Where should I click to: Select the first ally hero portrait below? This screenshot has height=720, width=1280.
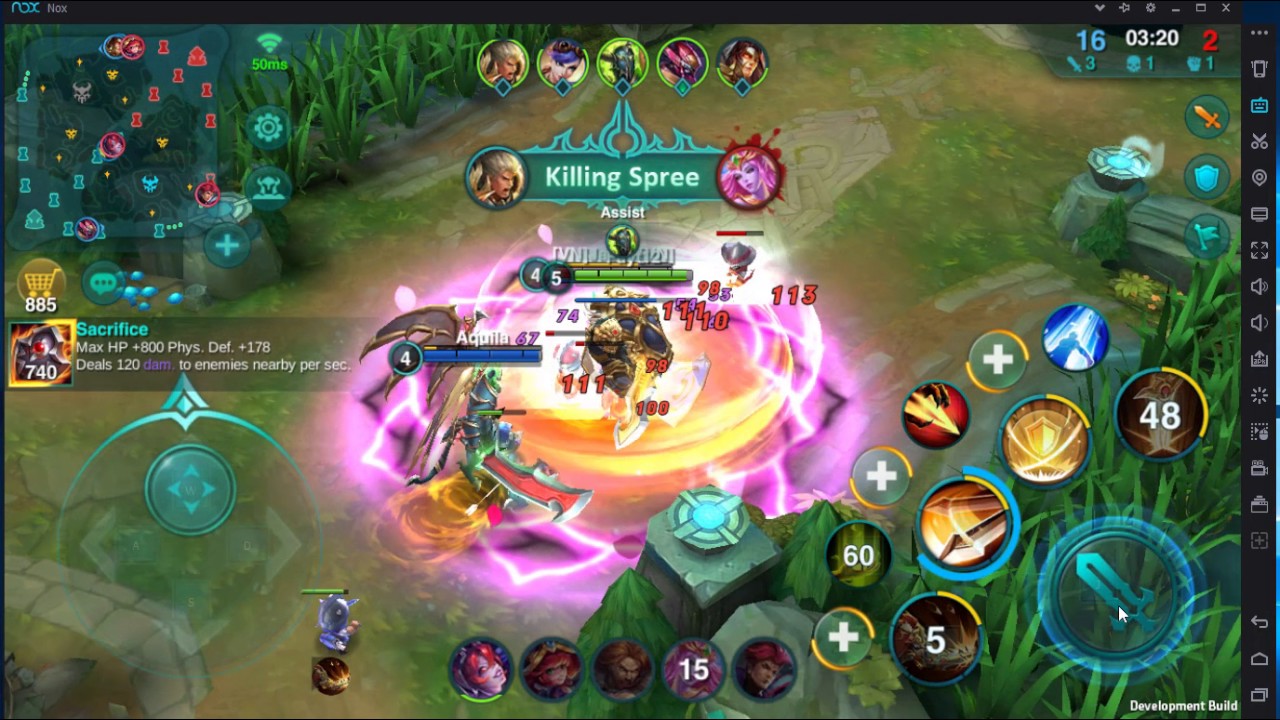pyautogui.click(x=479, y=670)
